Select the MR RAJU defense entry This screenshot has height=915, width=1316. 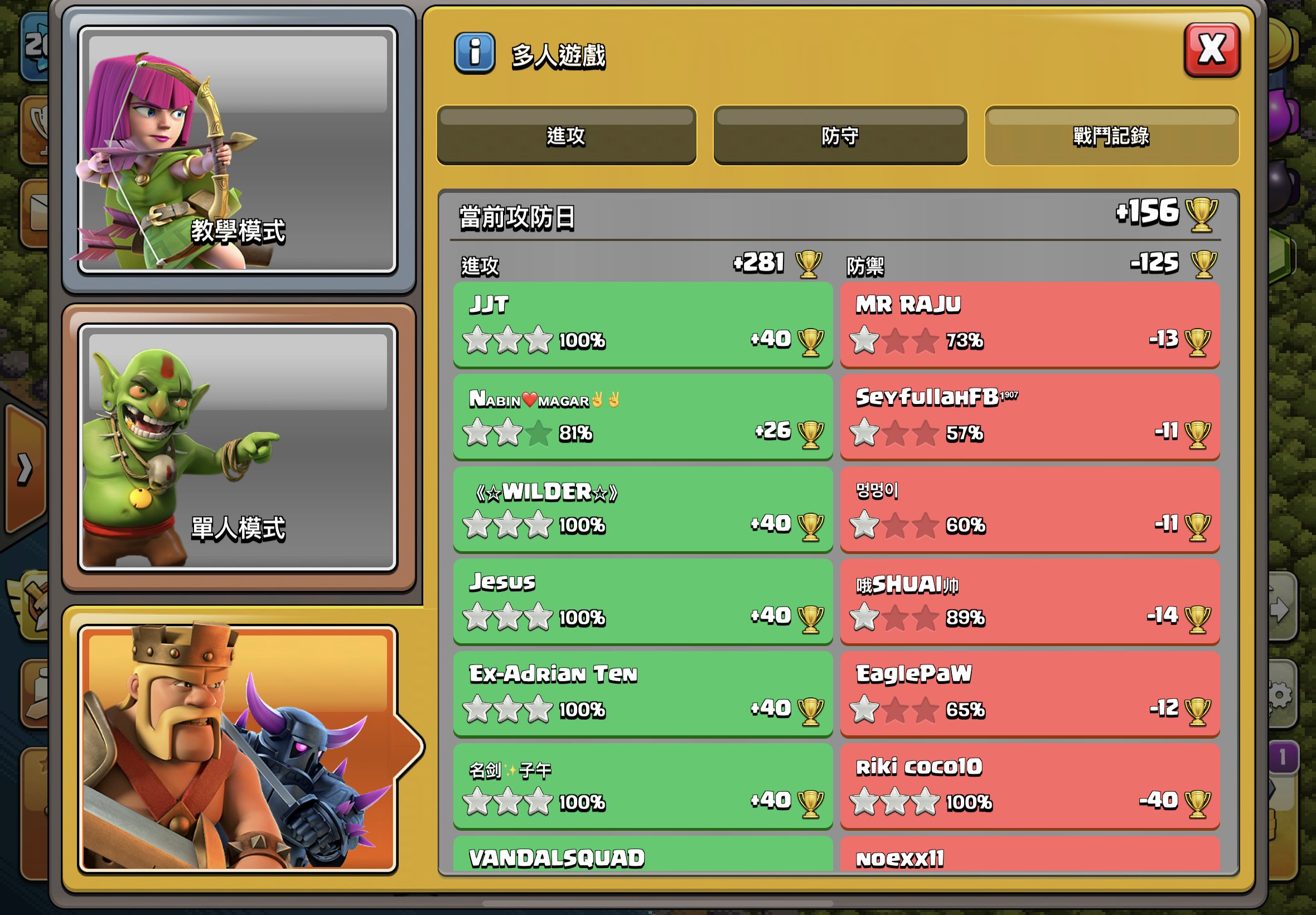(1028, 324)
